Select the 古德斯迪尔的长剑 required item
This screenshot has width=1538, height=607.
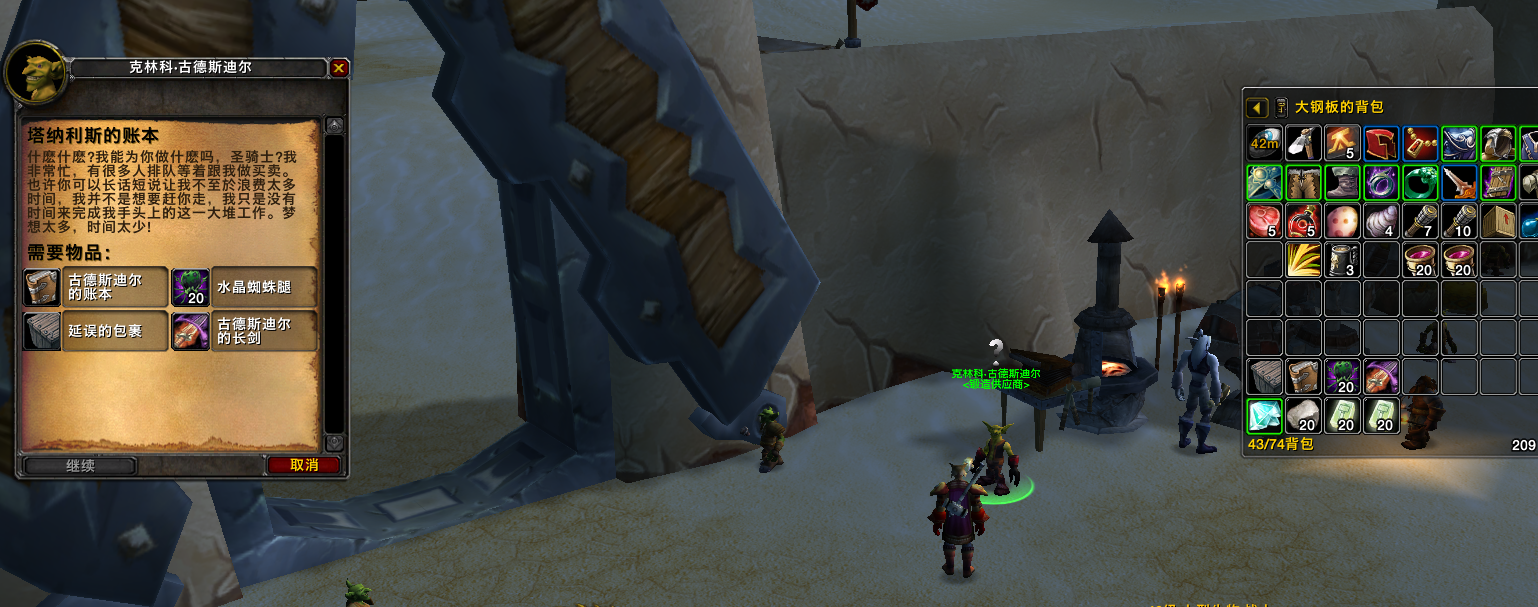(x=244, y=330)
